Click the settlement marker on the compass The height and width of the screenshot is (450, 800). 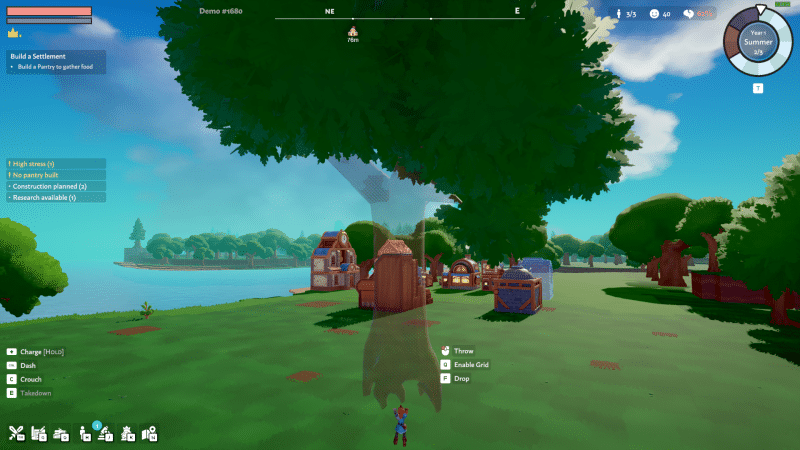coord(352,31)
